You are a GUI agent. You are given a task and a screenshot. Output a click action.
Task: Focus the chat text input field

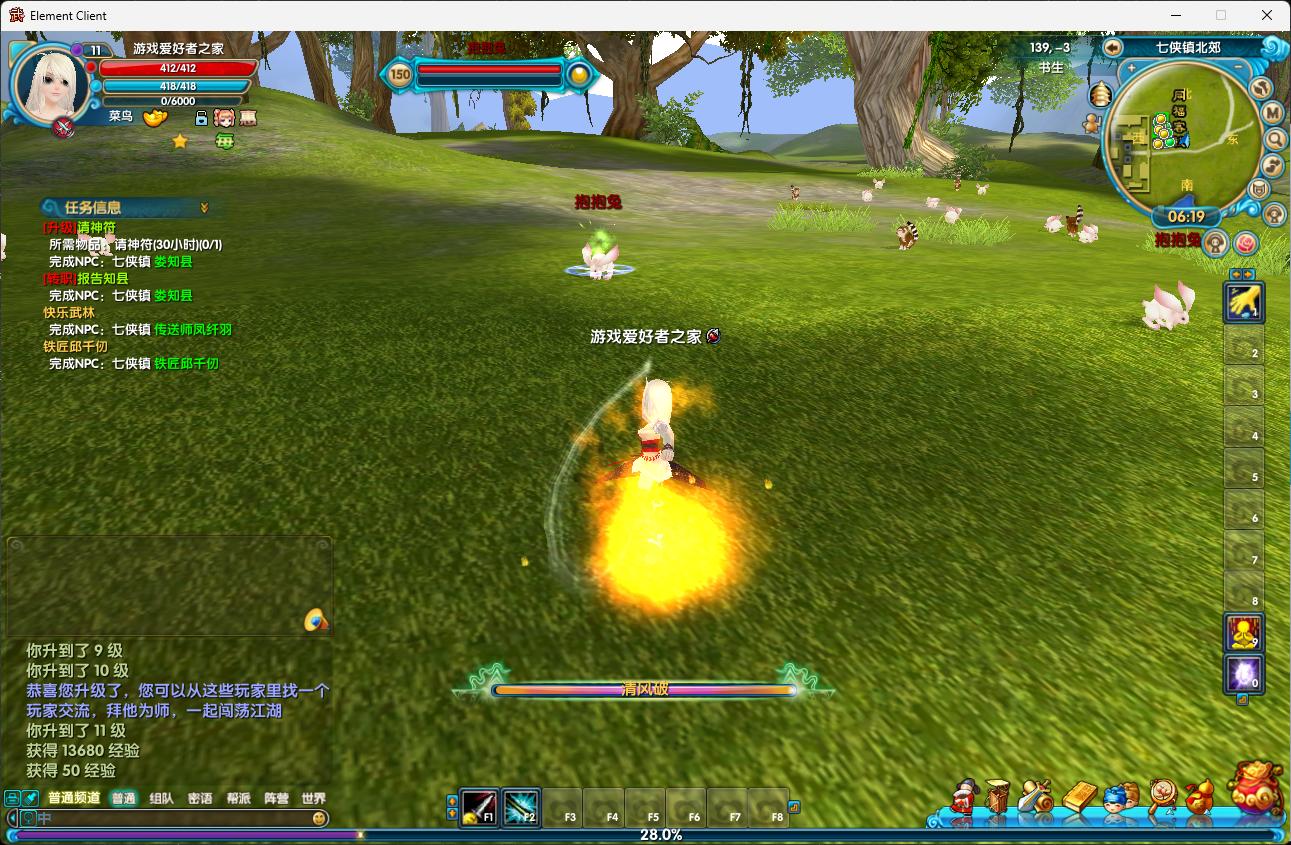coord(170,818)
